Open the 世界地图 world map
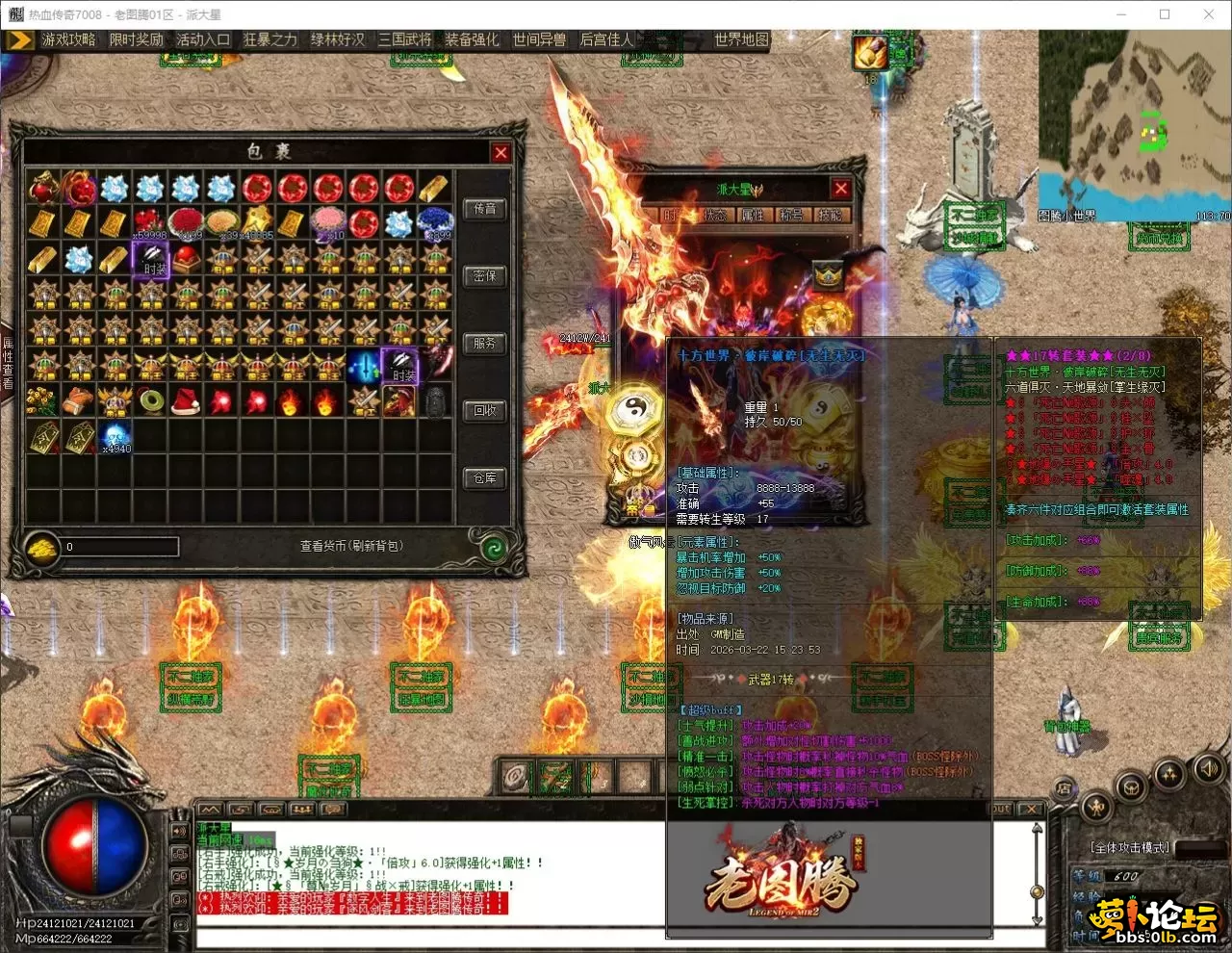Image resolution: width=1232 pixels, height=953 pixels. [x=741, y=39]
